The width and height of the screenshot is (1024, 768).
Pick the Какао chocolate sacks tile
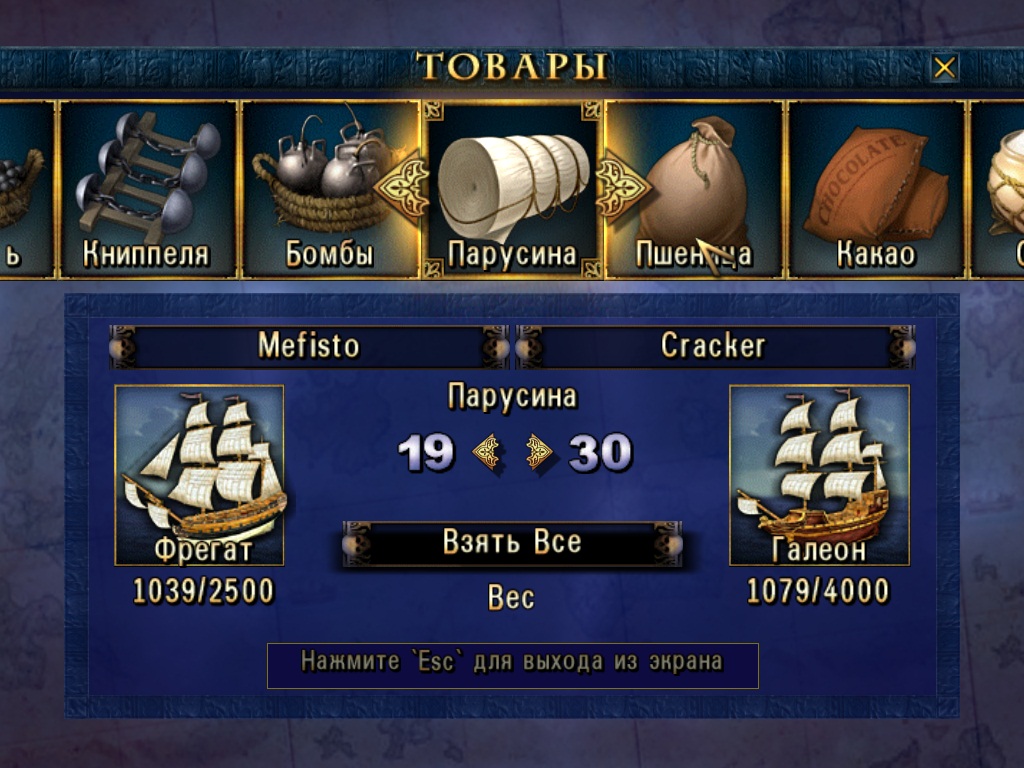click(x=876, y=189)
